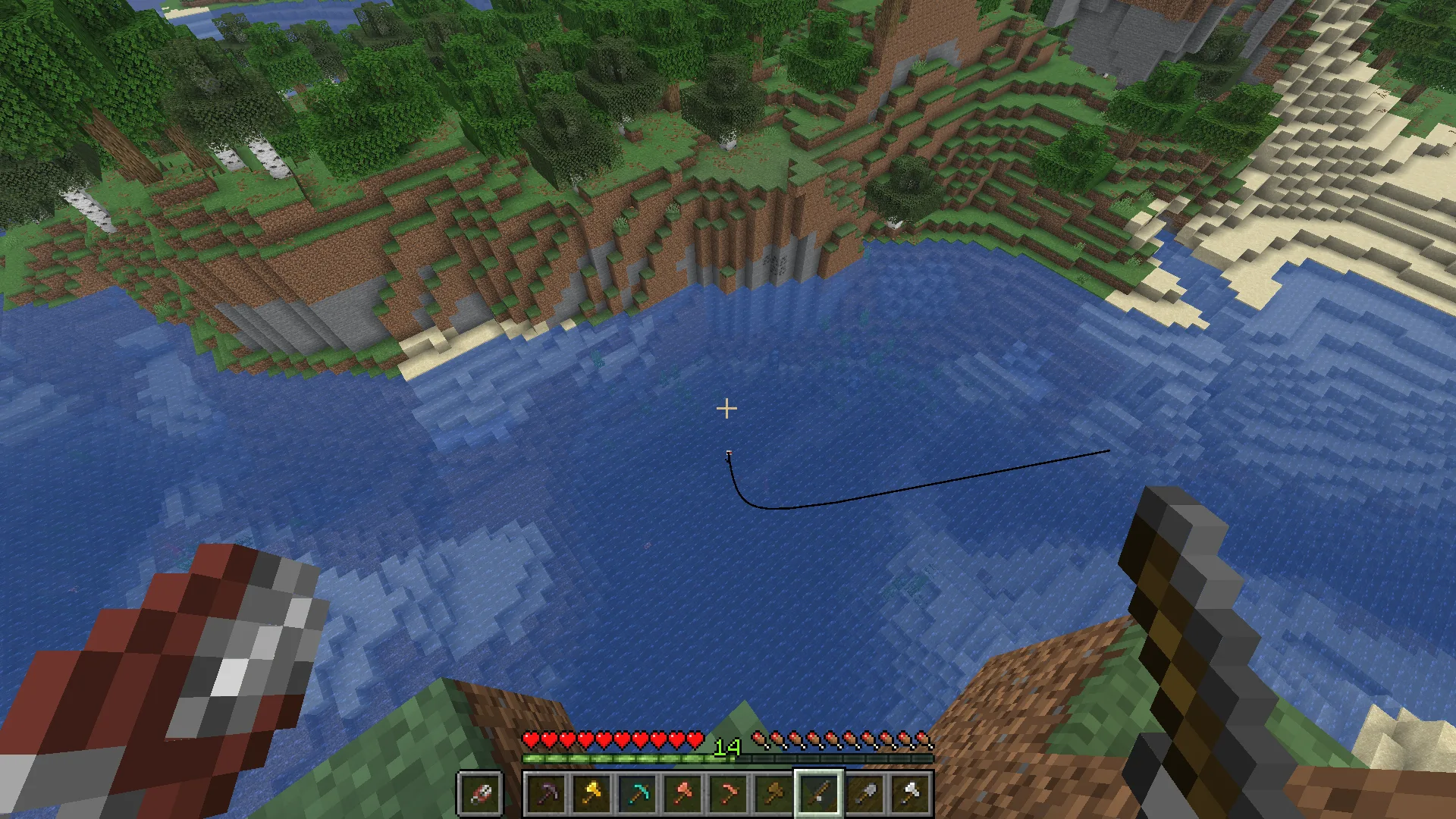1456x819 pixels.
Task: Select the netherite pickaxe hotbar slot
Action: [546, 794]
